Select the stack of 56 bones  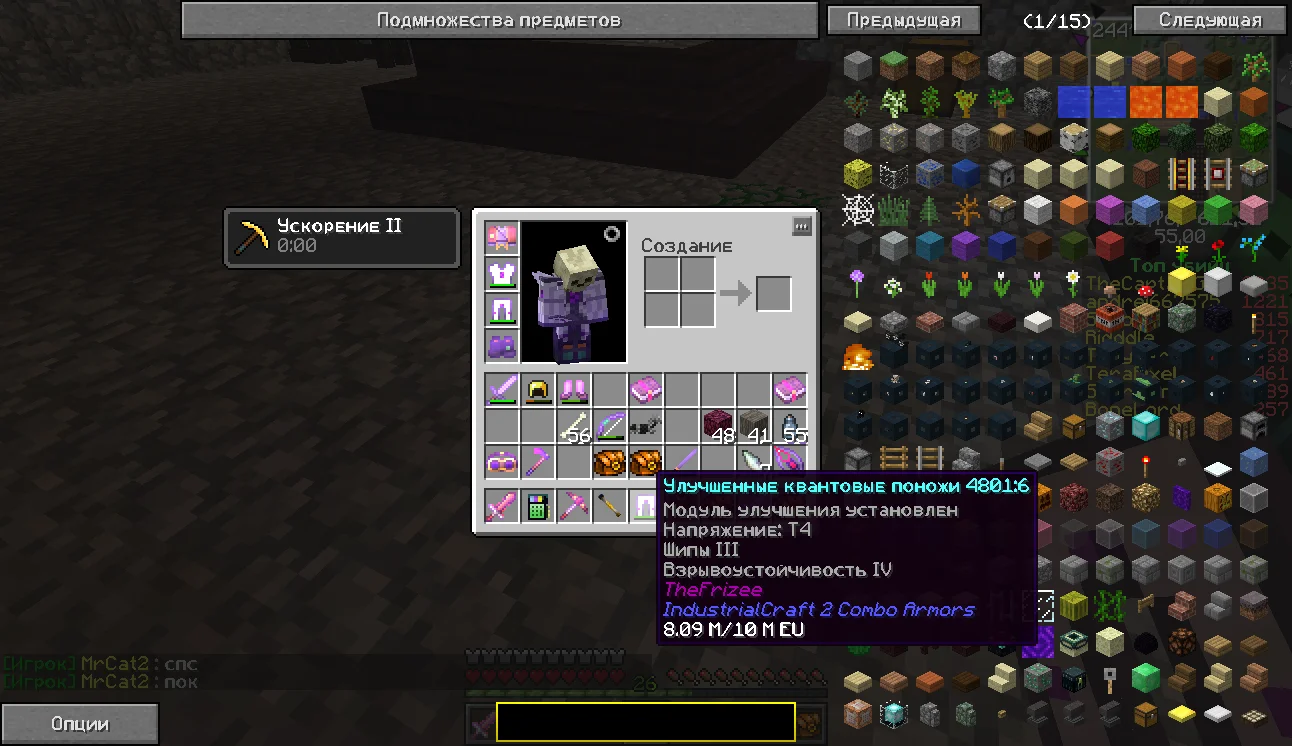(x=574, y=427)
